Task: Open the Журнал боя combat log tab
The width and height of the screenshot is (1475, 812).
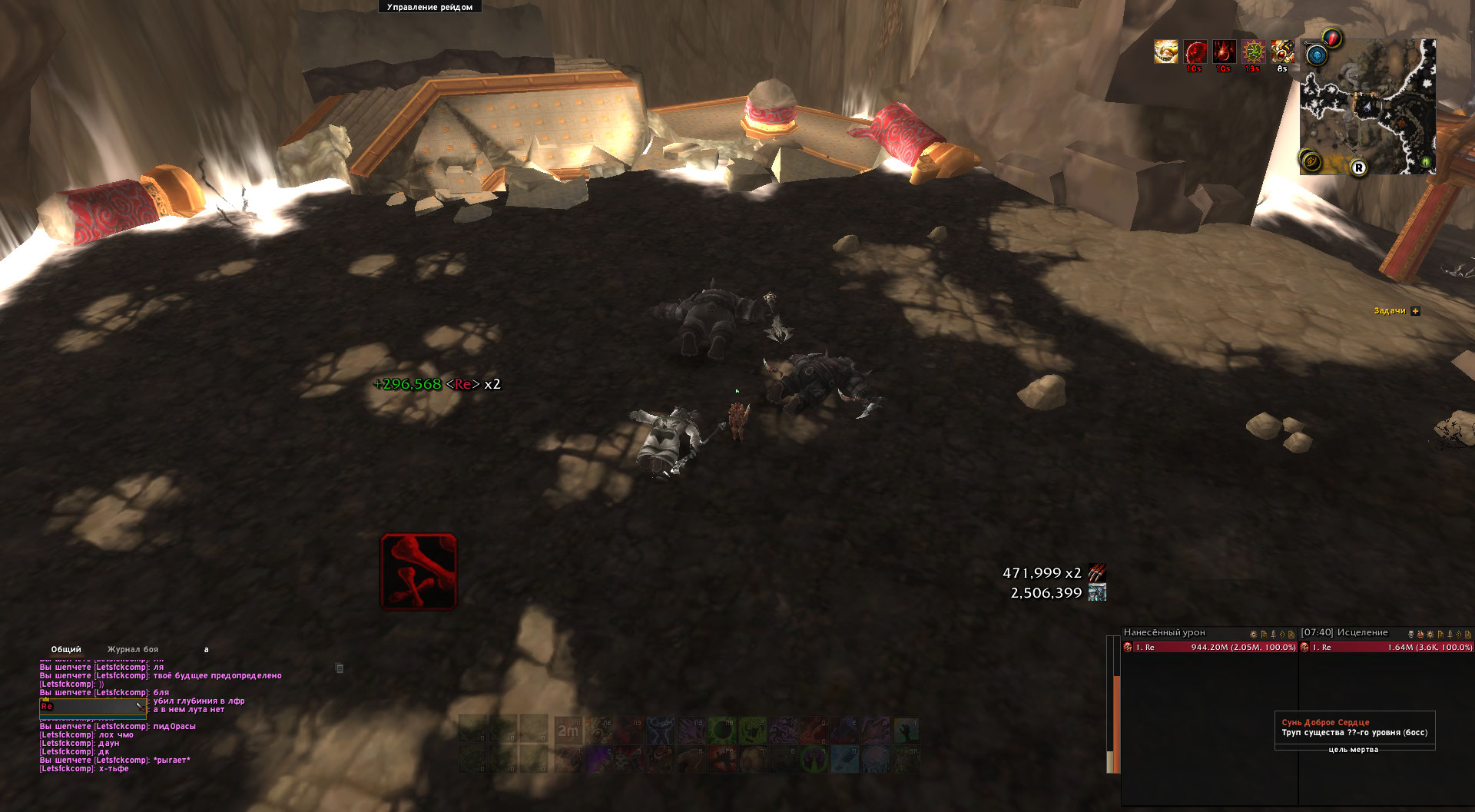Action: tap(133, 649)
